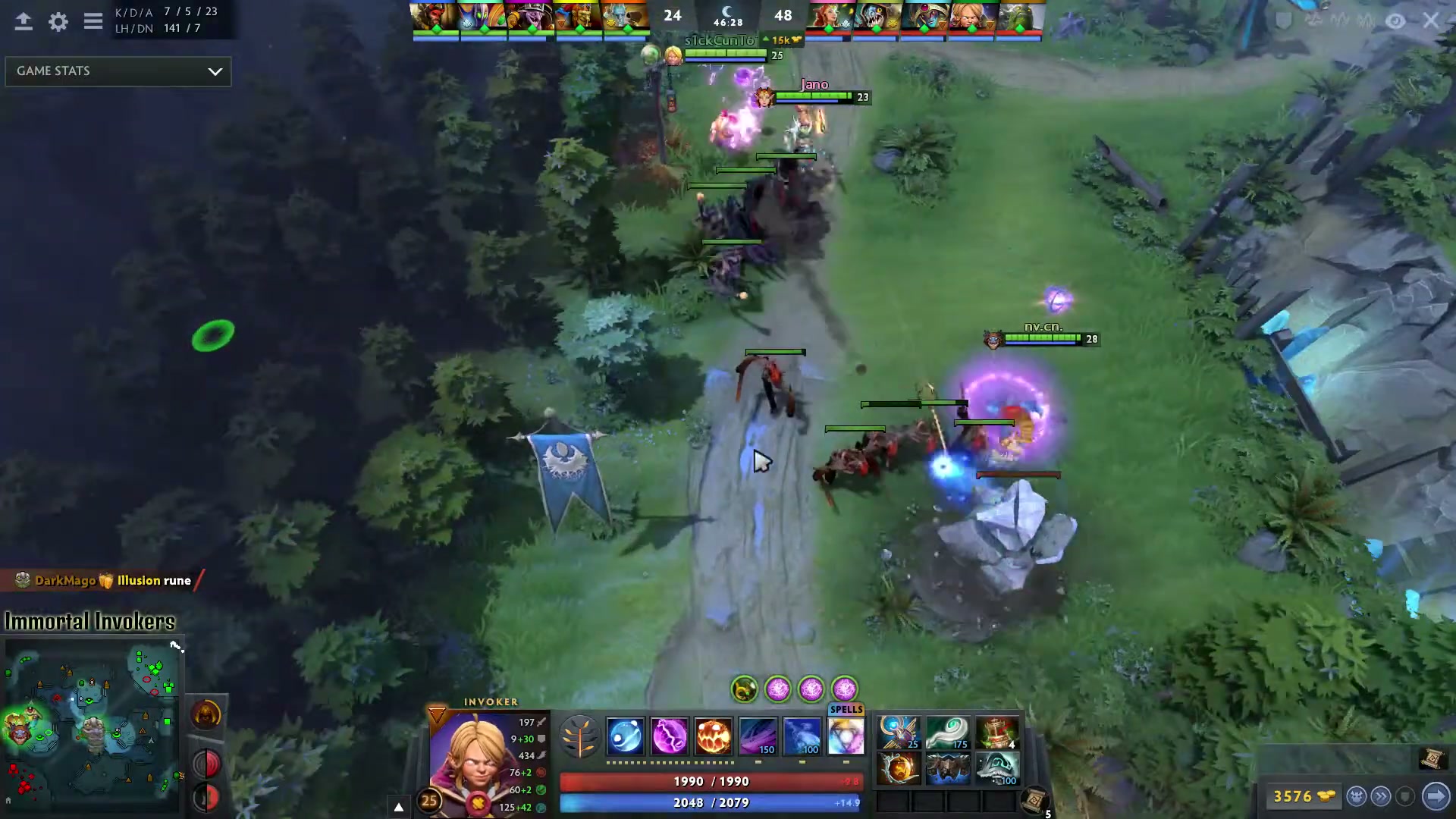
Task: Toggle the shield icon in the top-right
Action: tap(1282, 21)
